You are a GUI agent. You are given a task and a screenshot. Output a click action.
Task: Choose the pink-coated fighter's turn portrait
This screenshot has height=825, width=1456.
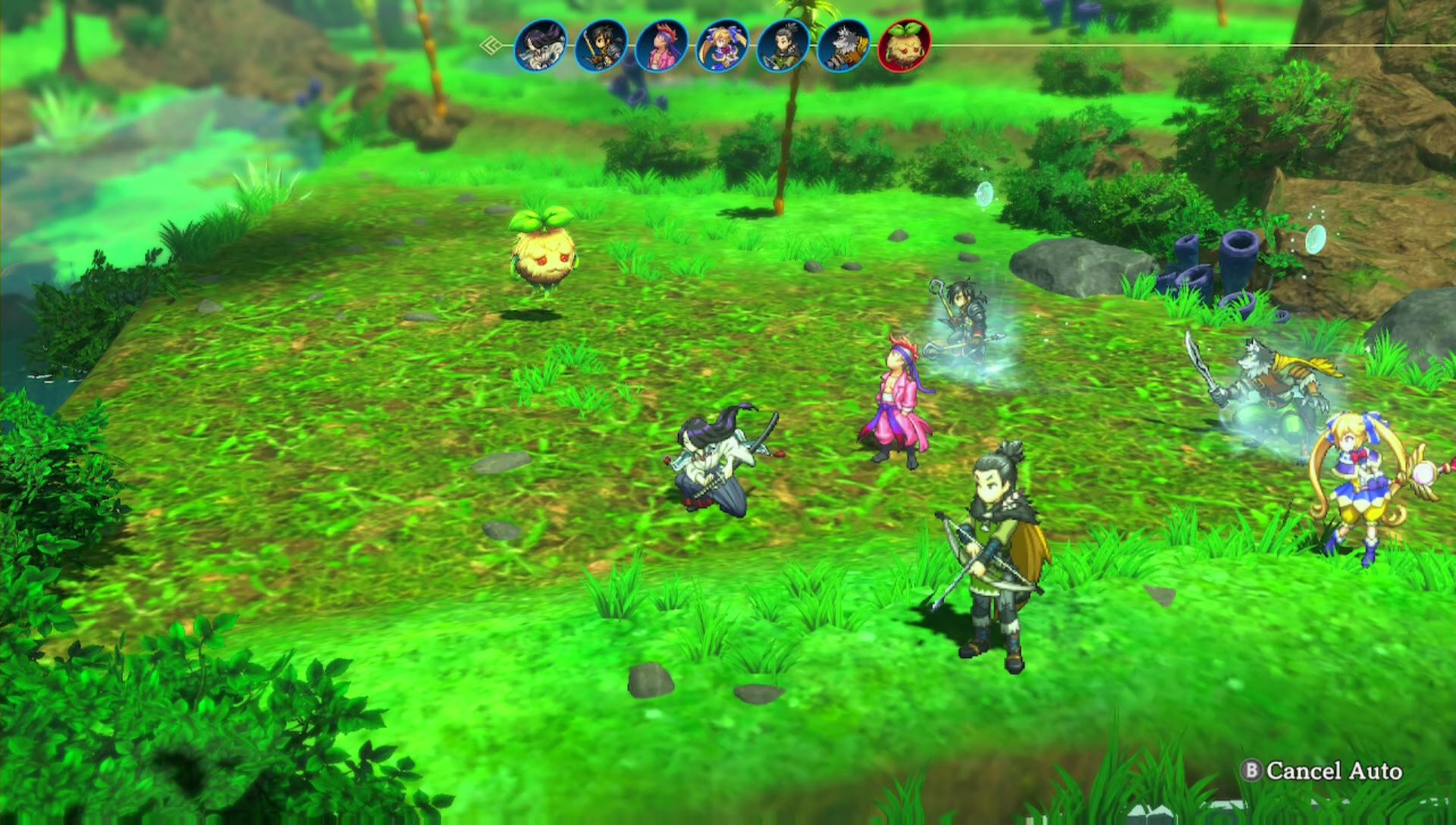662,46
